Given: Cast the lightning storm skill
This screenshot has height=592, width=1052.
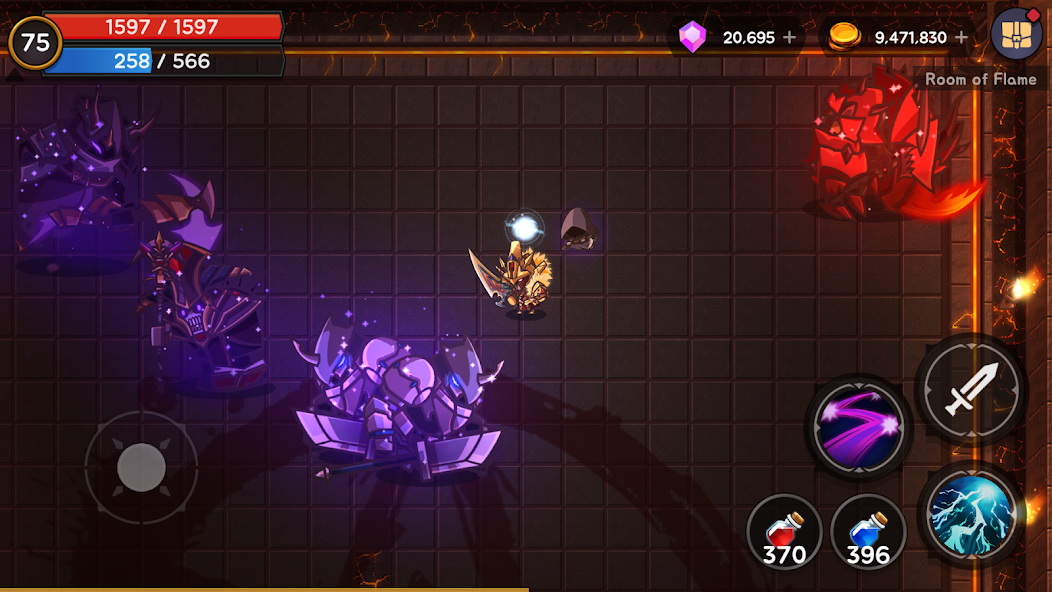Looking at the screenshot, I should point(971,514).
